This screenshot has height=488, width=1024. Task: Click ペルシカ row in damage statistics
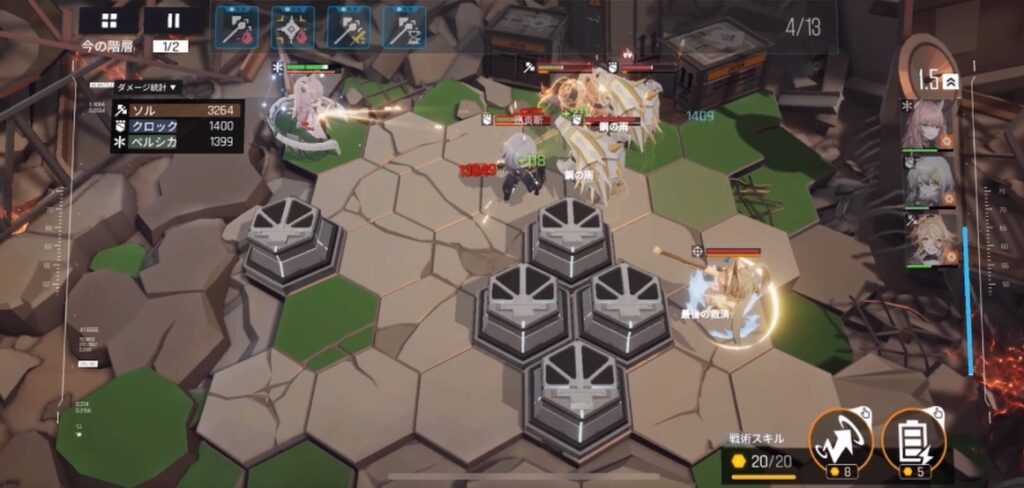click(x=175, y=143)
